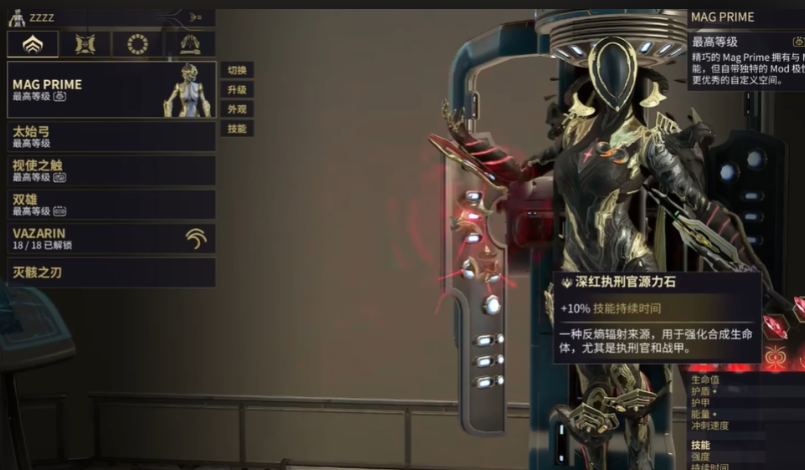This screenshot has height=470, width=805.
Task: Switch to the second loadout tab with crossed emblem
Action: (x=85, y=44)
